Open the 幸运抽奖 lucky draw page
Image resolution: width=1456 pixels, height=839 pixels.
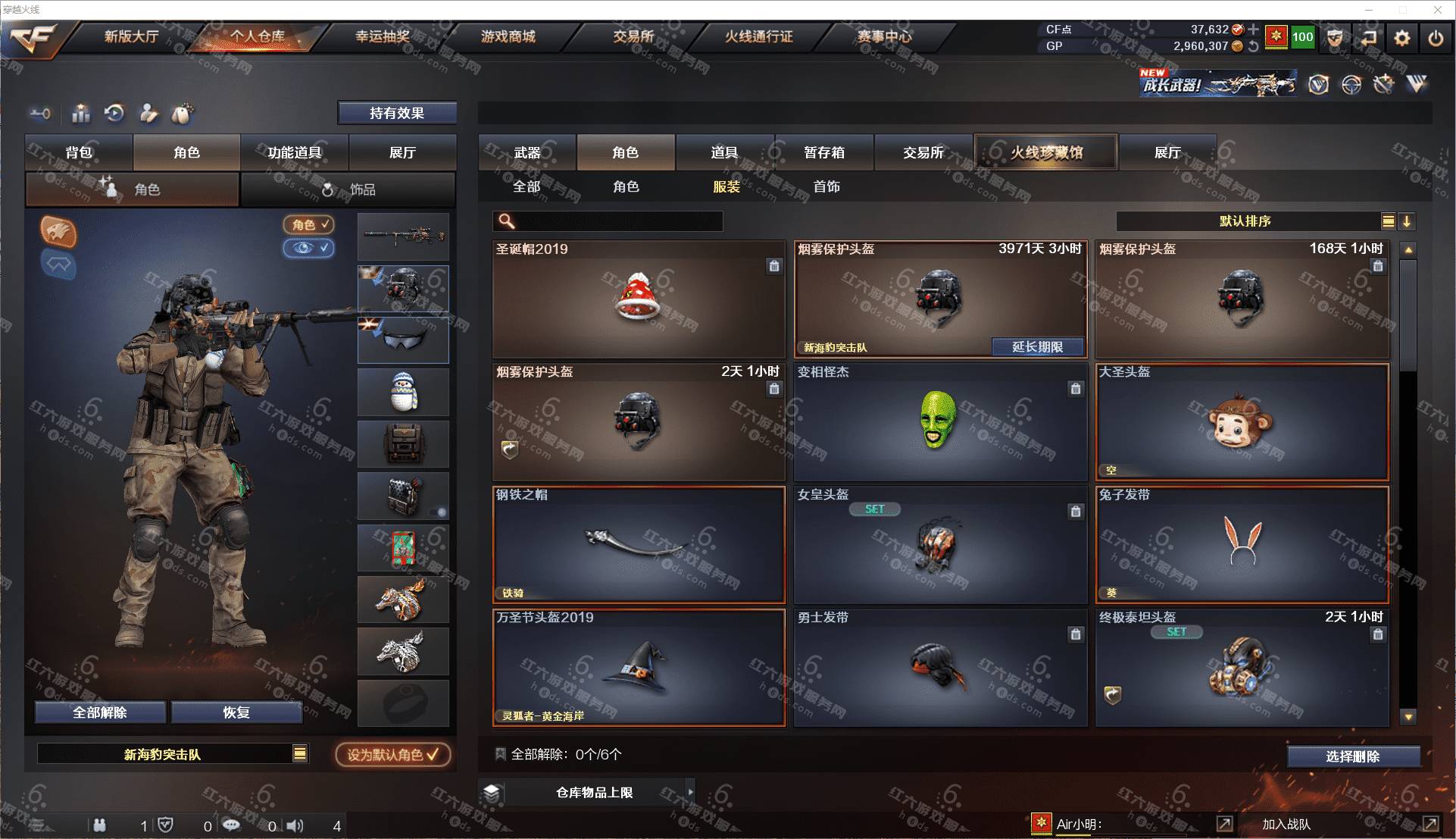point(383,36)
